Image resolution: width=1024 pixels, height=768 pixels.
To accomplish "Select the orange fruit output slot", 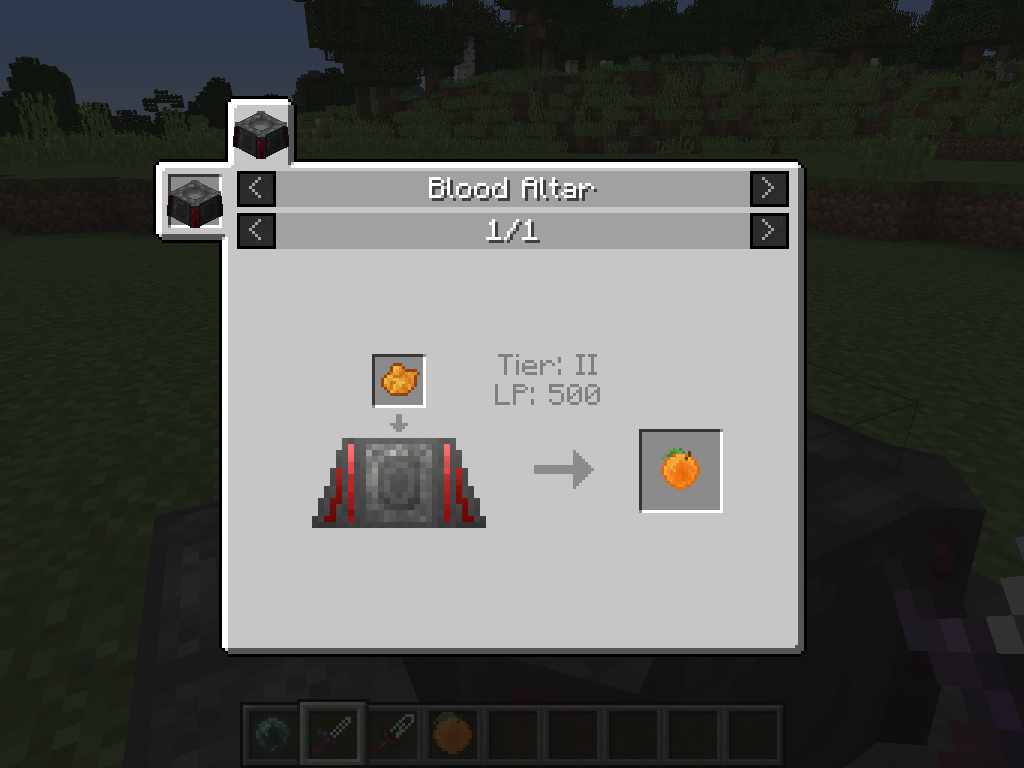I will coord(680,470).
